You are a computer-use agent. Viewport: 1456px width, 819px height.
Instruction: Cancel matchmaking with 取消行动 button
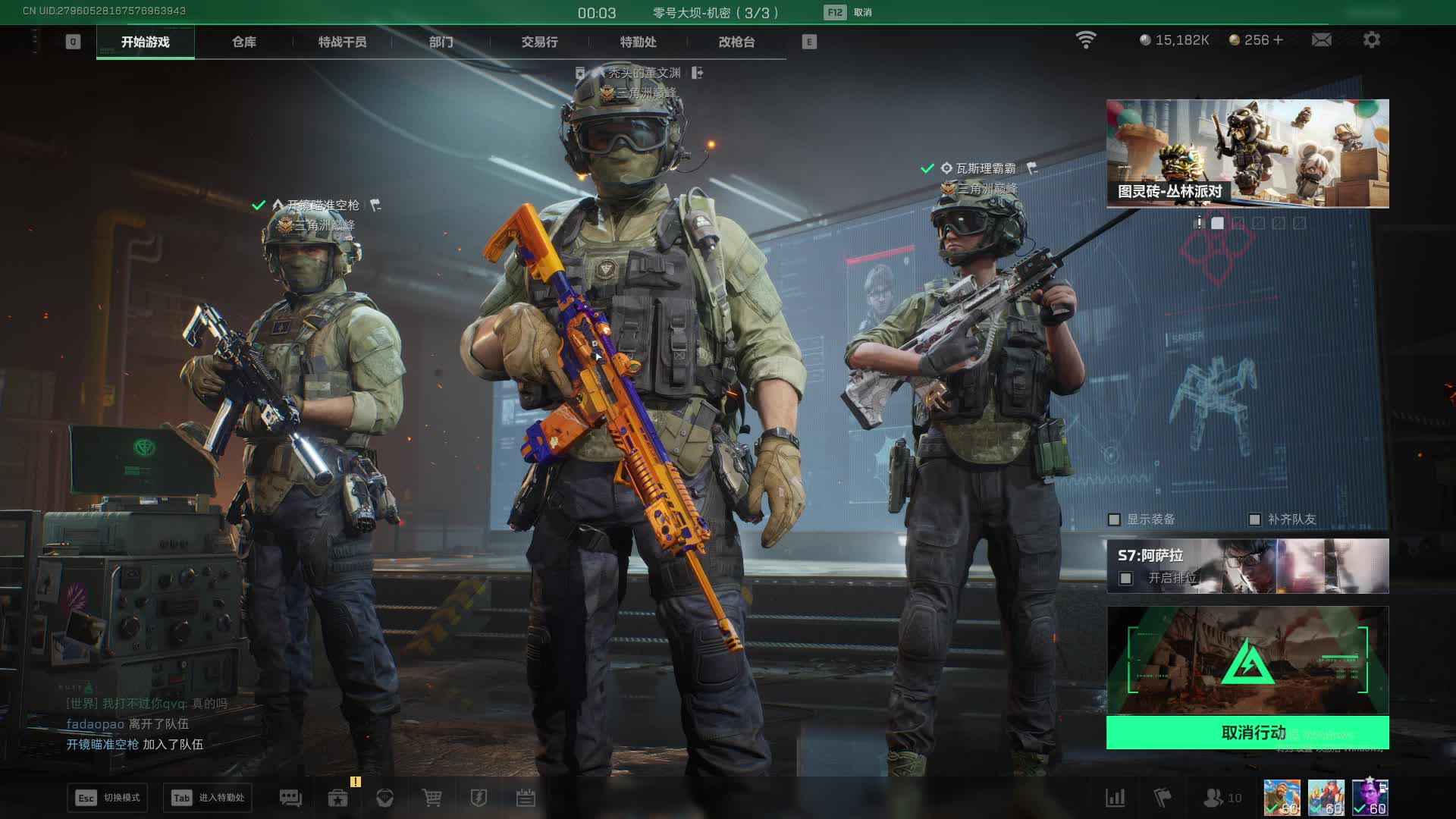pyautogui.click(x=1247, y=733)
